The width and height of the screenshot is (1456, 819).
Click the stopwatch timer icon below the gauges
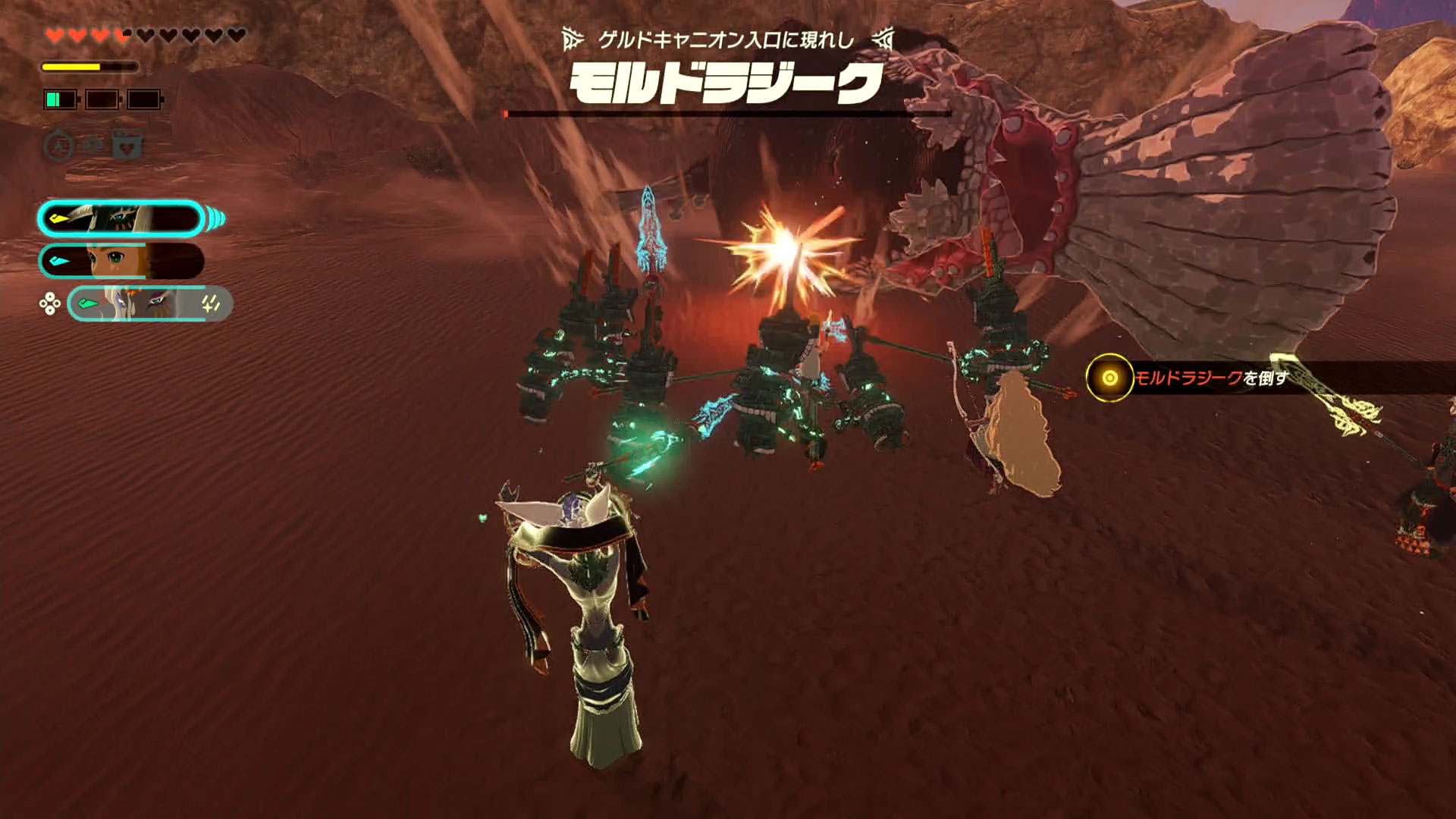58,145
